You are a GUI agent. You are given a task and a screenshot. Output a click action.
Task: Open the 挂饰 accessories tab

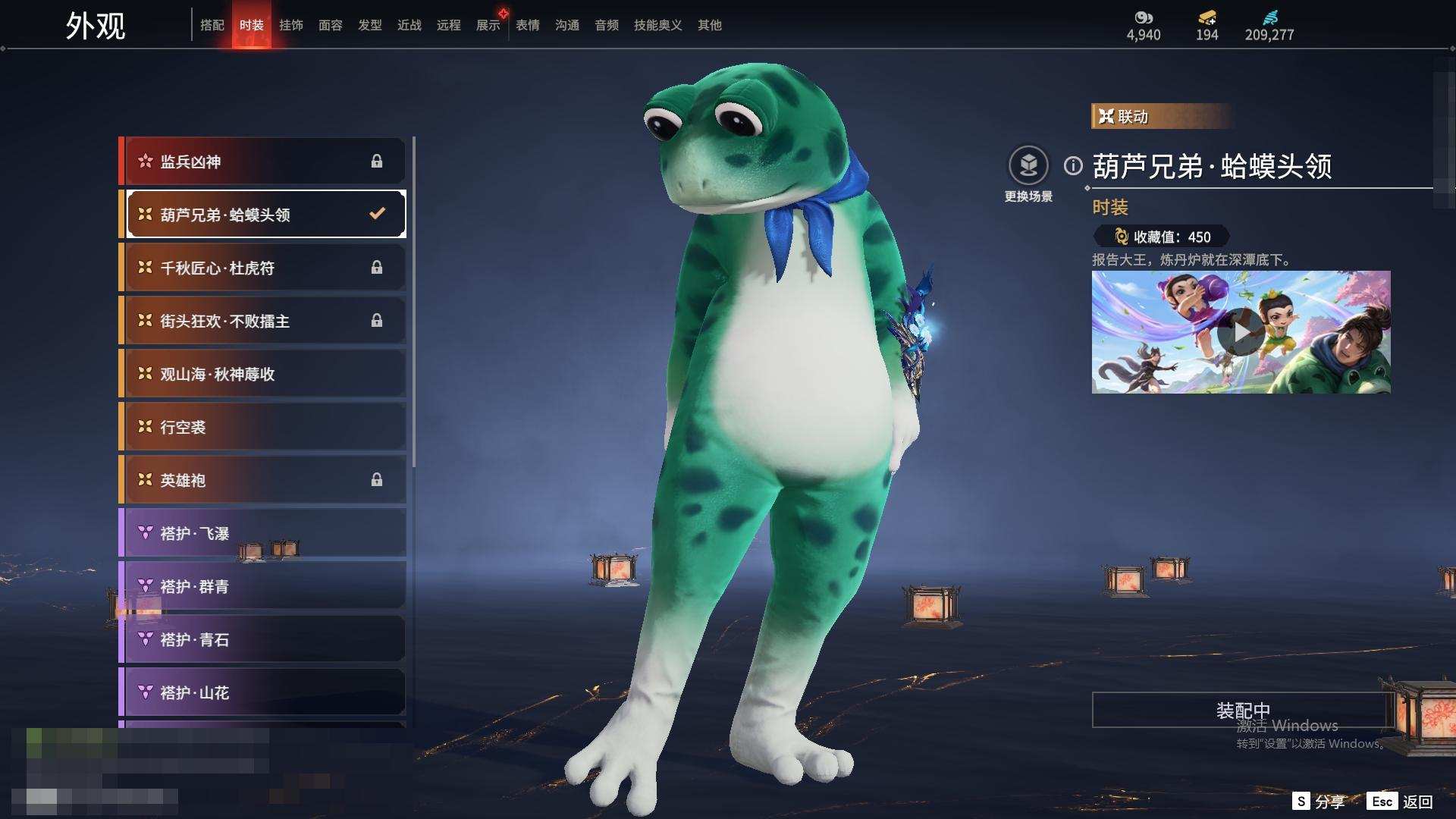click(291, 25)
